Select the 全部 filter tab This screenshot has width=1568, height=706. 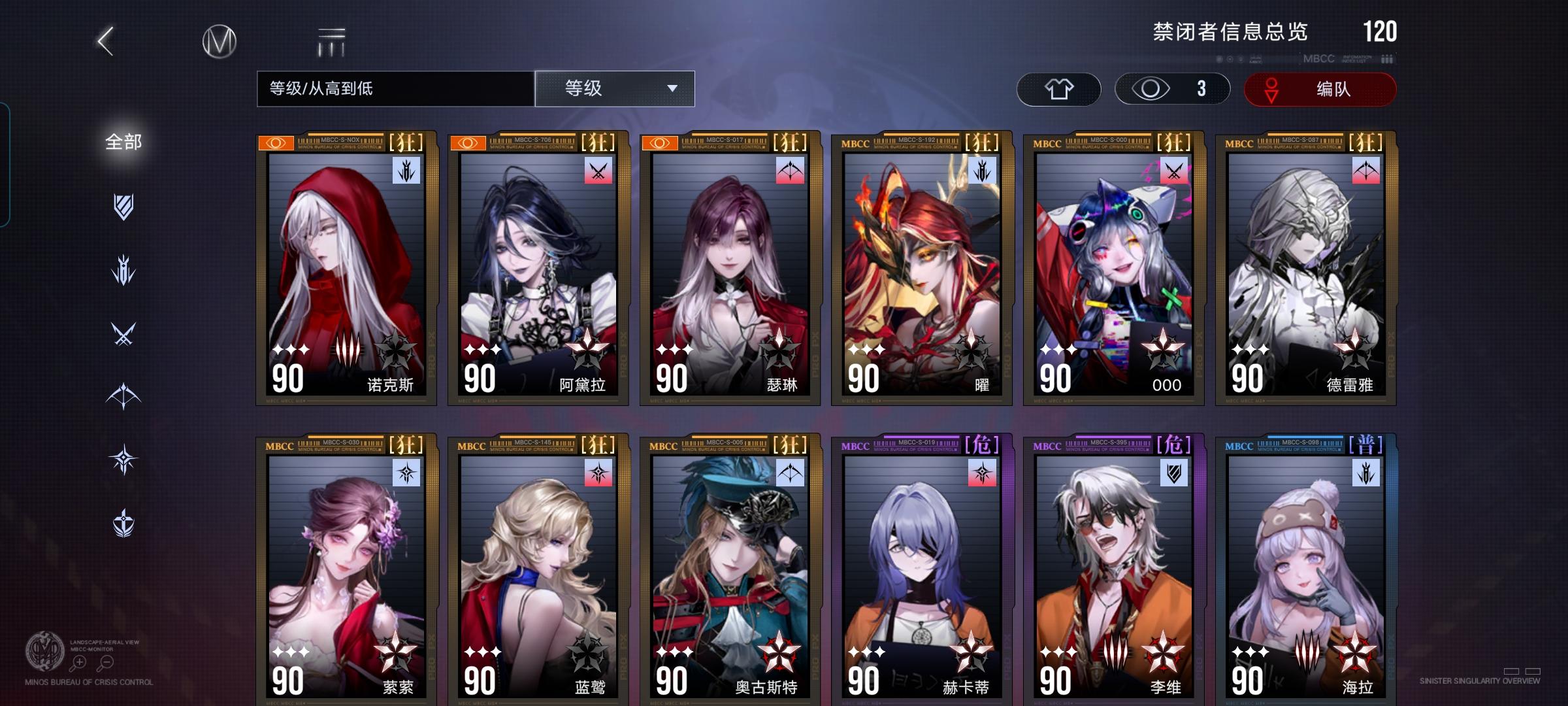pyautogui.click(x=123, y=140)
